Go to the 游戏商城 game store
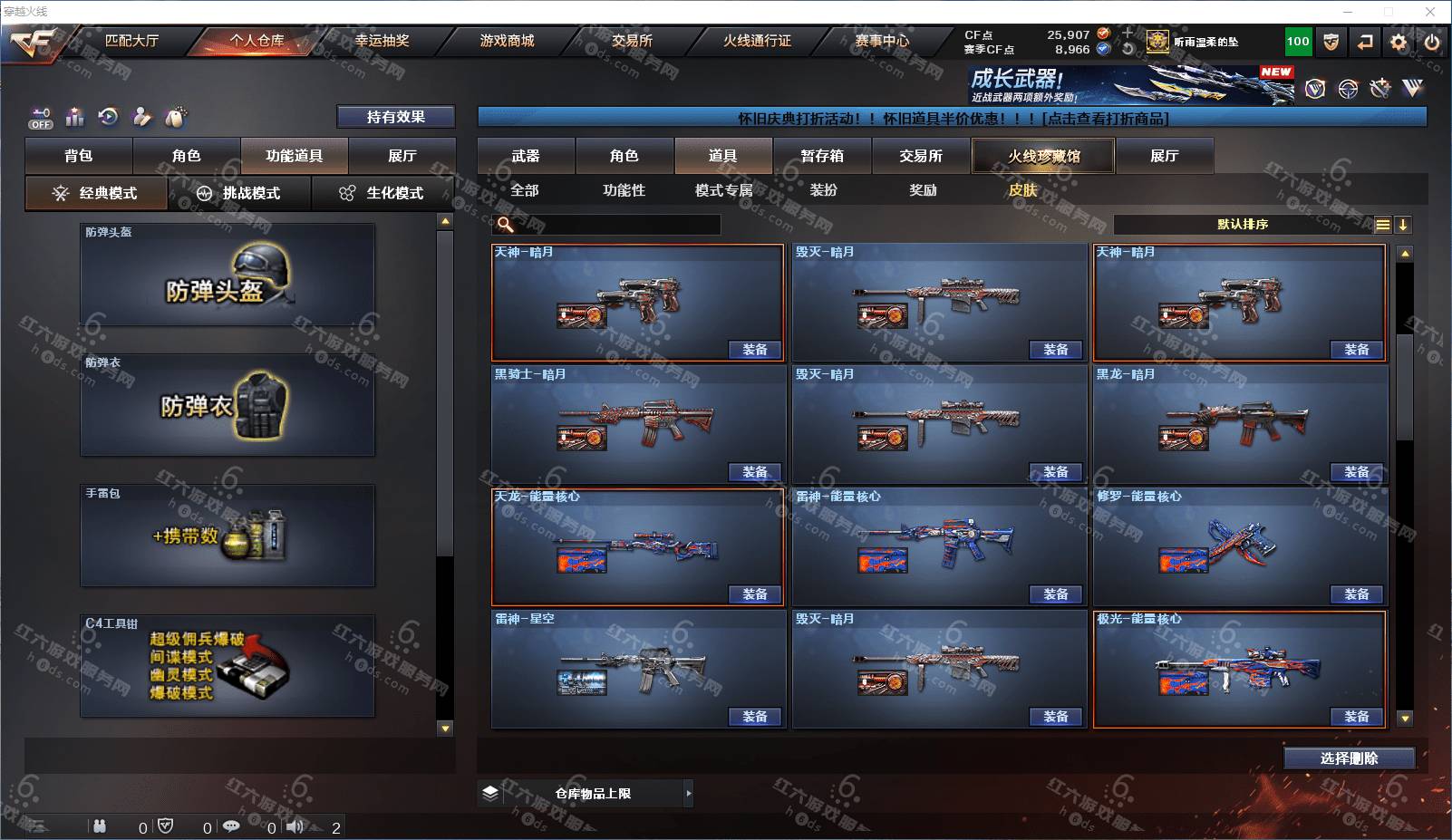Image resolution: width=1452 pixels, height=840 pixels. point(507,41)
